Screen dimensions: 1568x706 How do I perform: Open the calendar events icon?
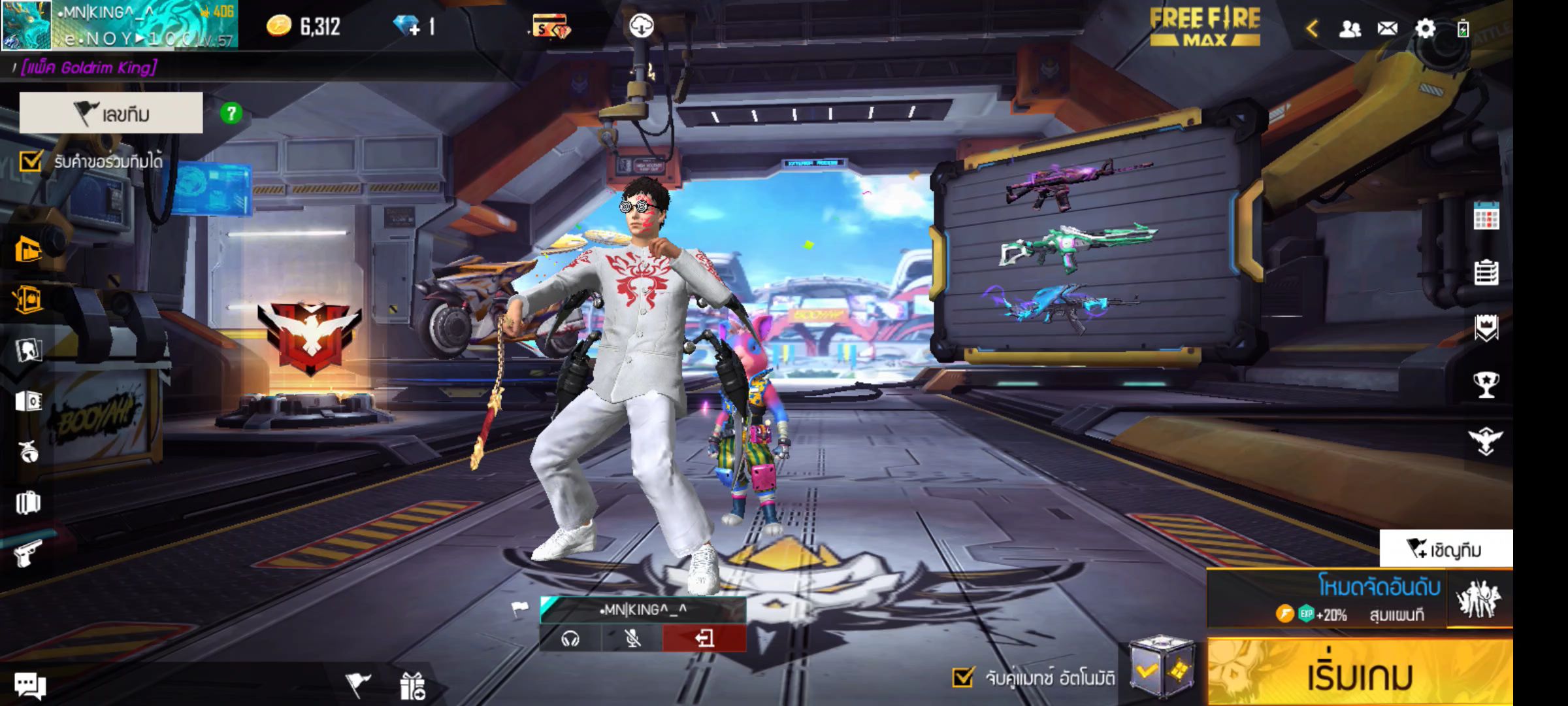point(1486,216)
